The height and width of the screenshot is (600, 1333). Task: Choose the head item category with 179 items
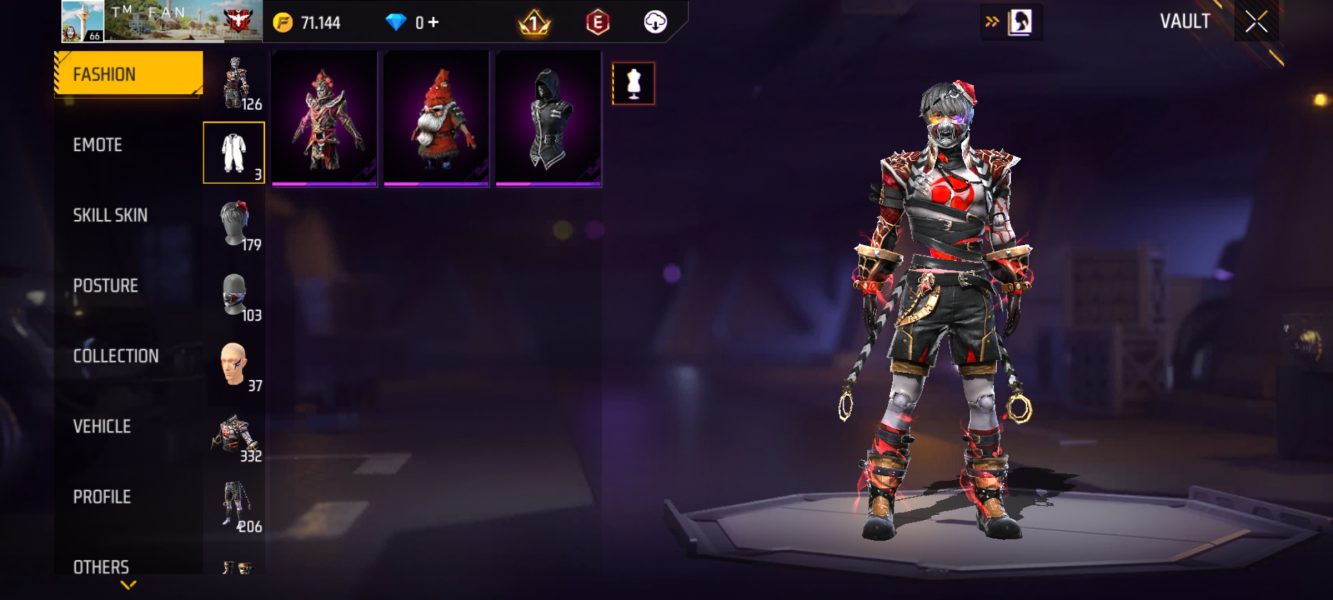click(x=234, y=223)
